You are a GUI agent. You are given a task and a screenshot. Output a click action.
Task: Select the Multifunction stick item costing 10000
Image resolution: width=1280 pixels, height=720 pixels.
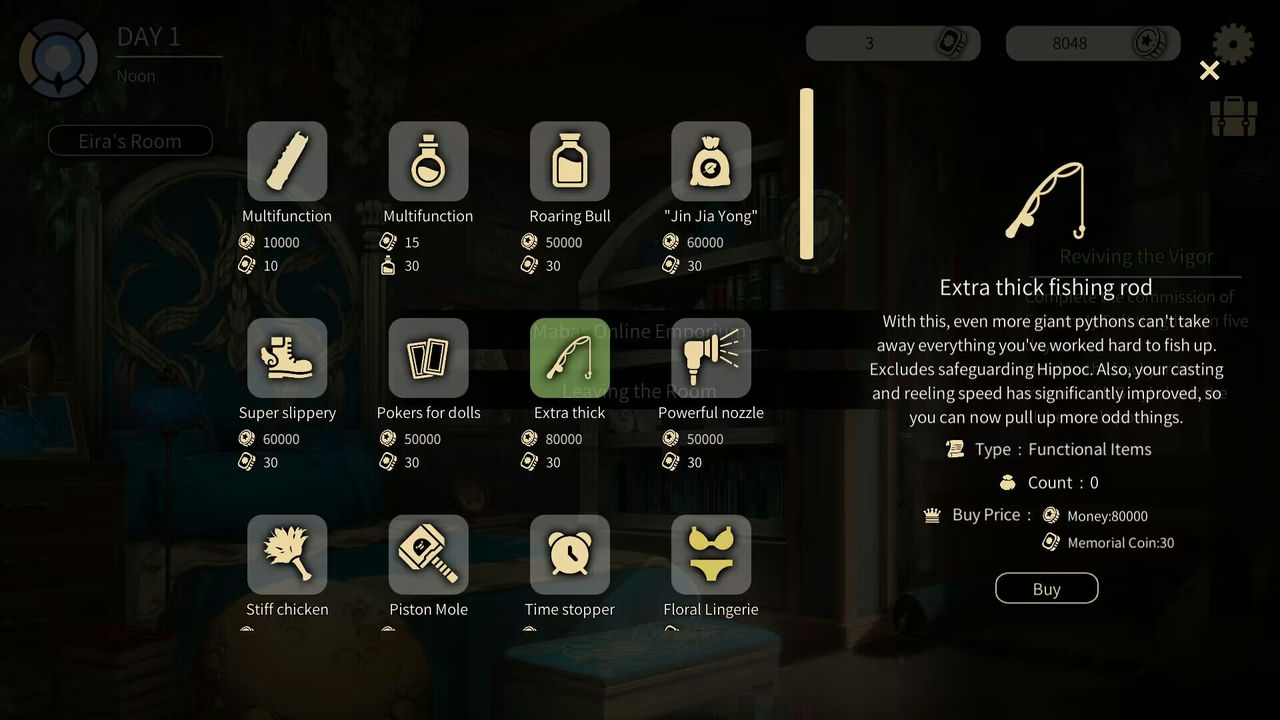pos(287,161)
